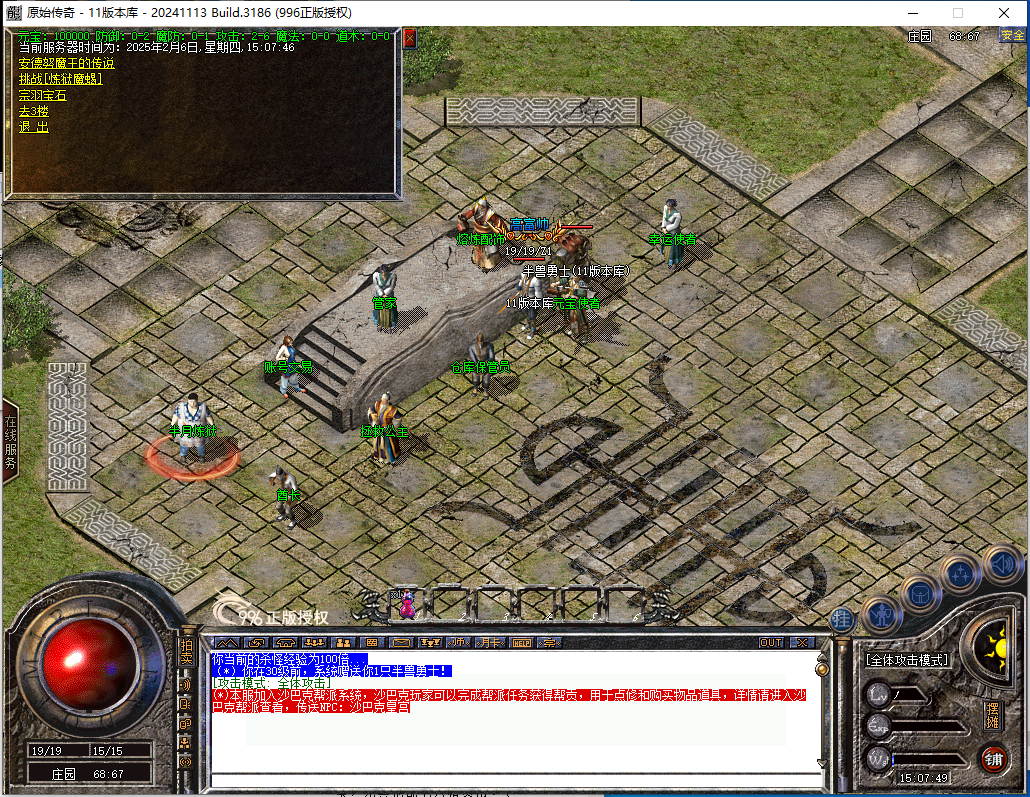Open the 拍卖 auction button
Image resolution: width=1030 pixels, height=797 pixels.
(186, 653)
